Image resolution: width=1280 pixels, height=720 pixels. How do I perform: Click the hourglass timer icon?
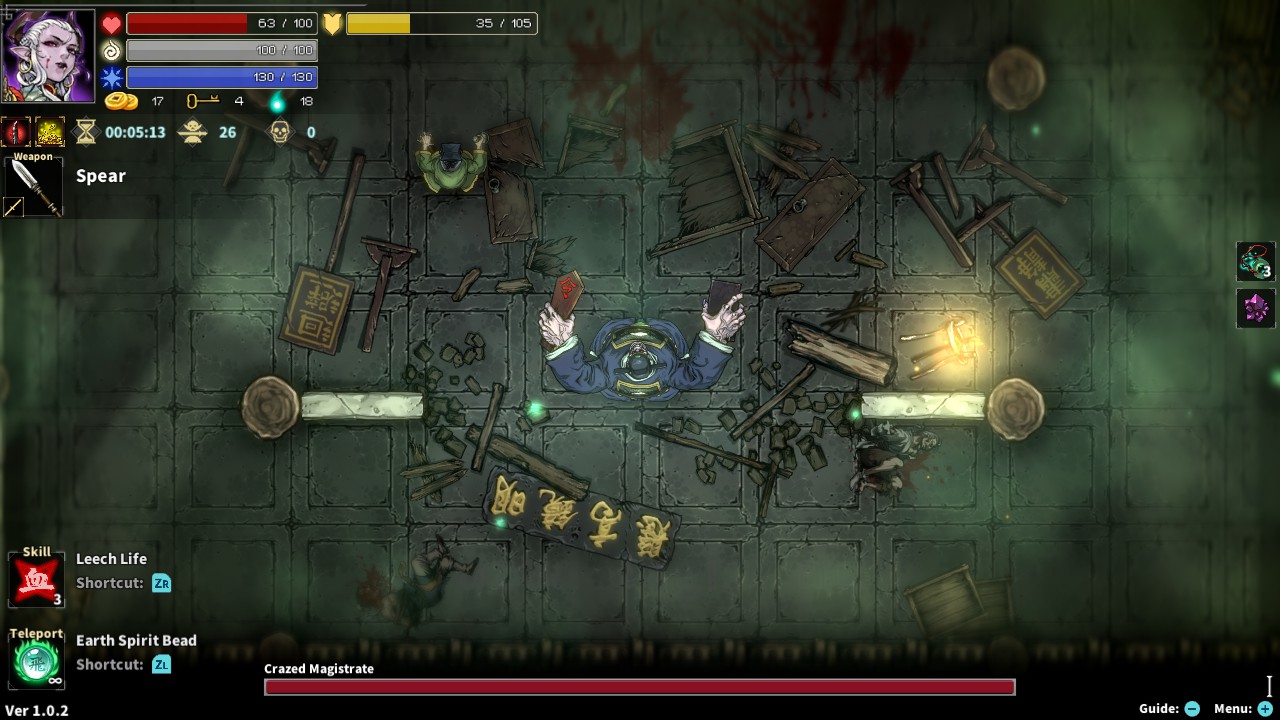87,131
